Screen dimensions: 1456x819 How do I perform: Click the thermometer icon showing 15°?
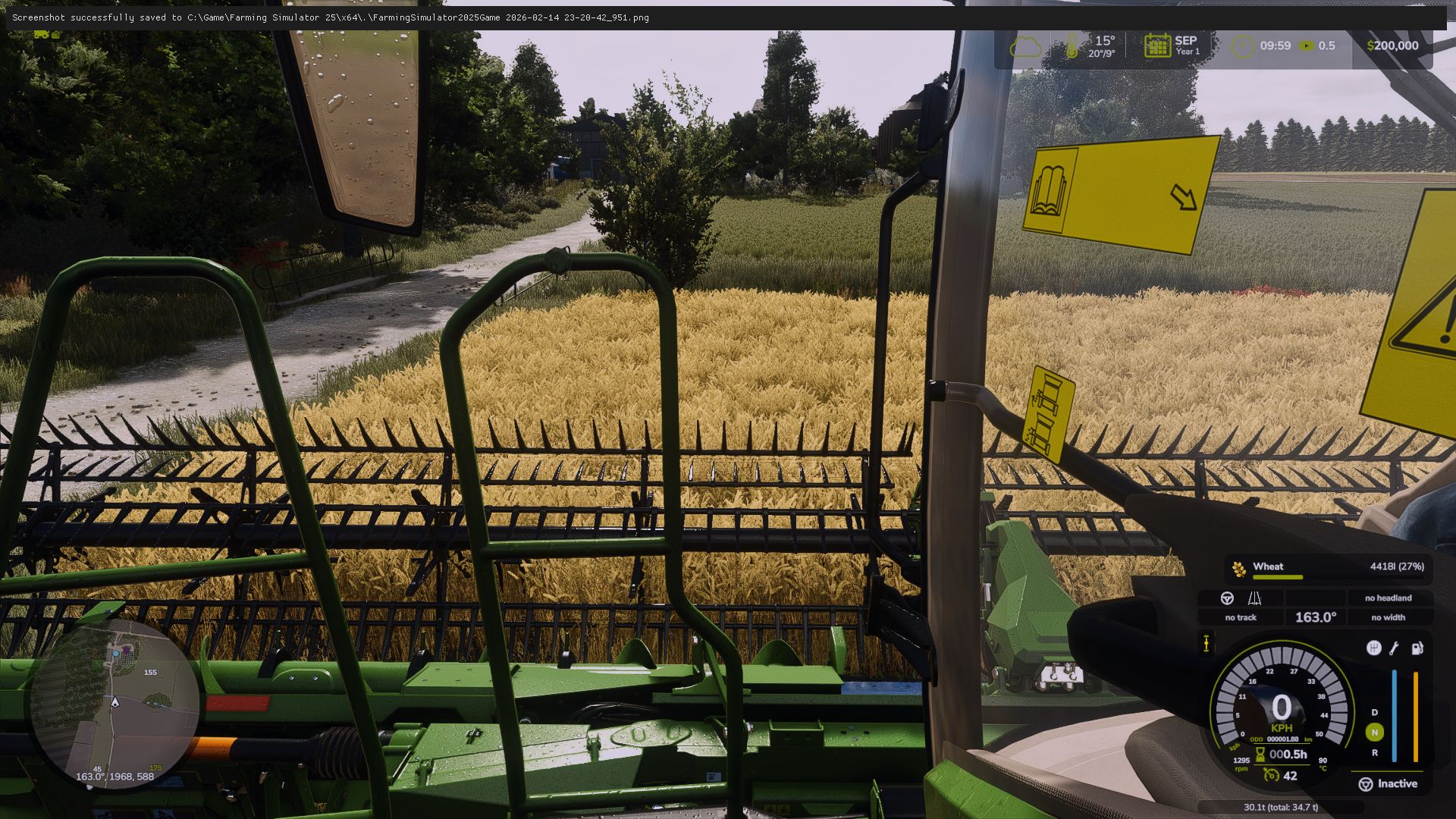click(x=1072, y=45)
